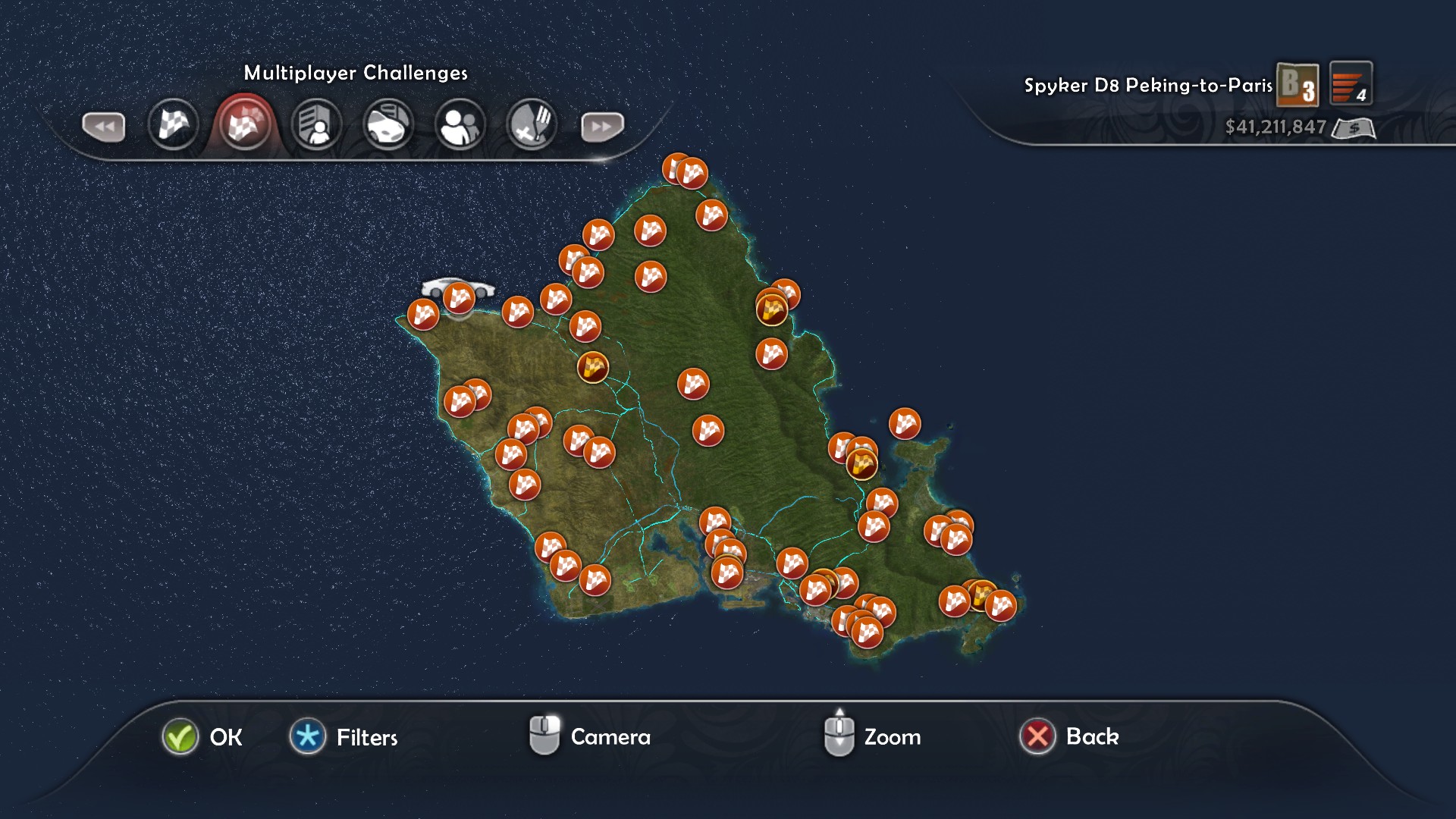1456x819 pixels.
Task: Select the single checkered flag challenges filter
Action: coord(173,124)
